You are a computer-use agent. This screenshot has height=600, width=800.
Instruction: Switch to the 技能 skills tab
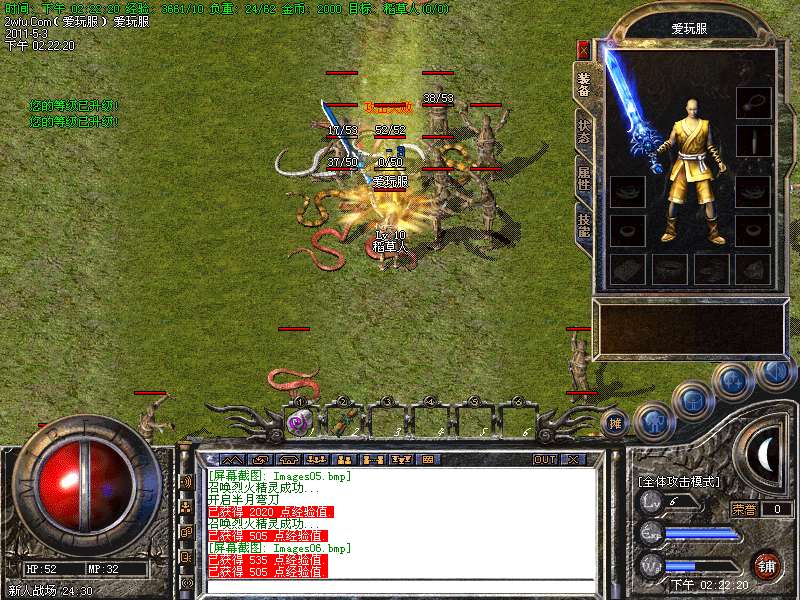click(584, 225)
